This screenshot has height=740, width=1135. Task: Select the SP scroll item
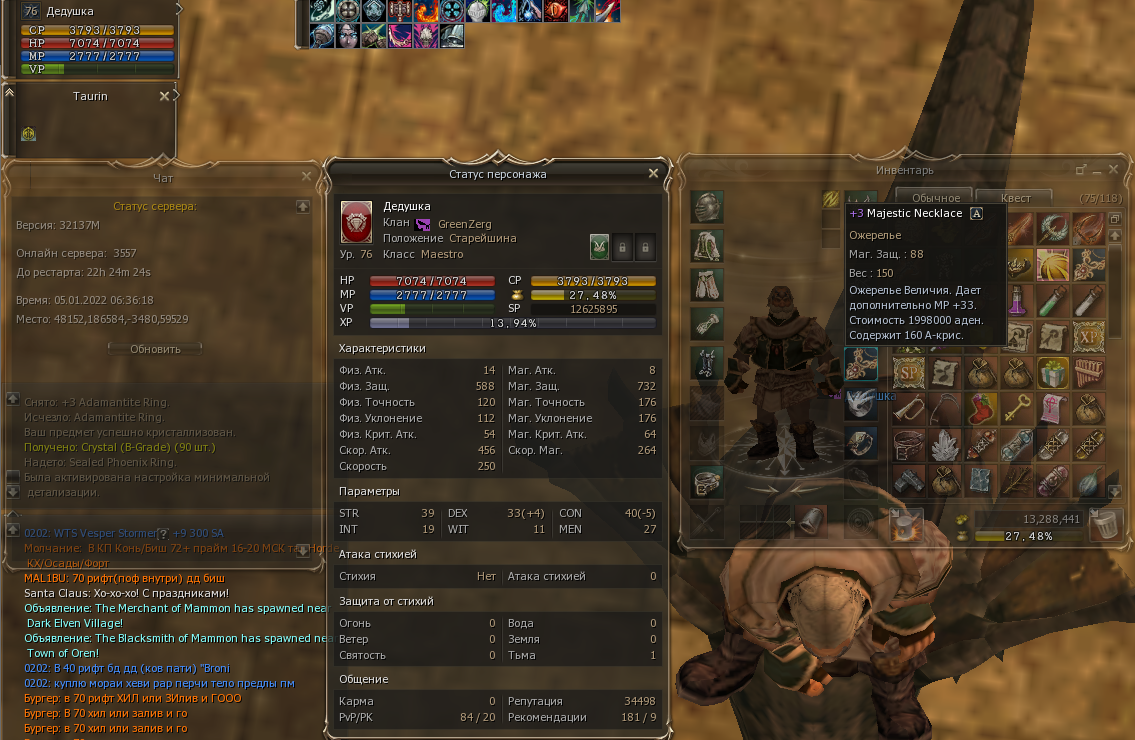[x=908, y=372]
